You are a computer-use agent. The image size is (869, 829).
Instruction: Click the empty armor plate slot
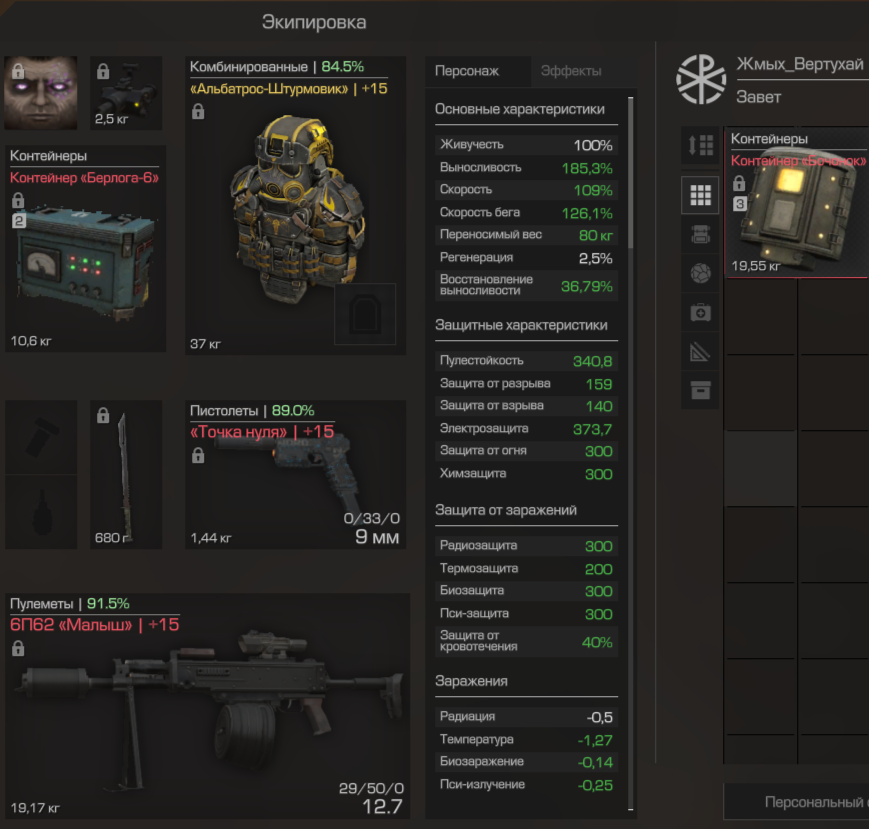[365, 314]
